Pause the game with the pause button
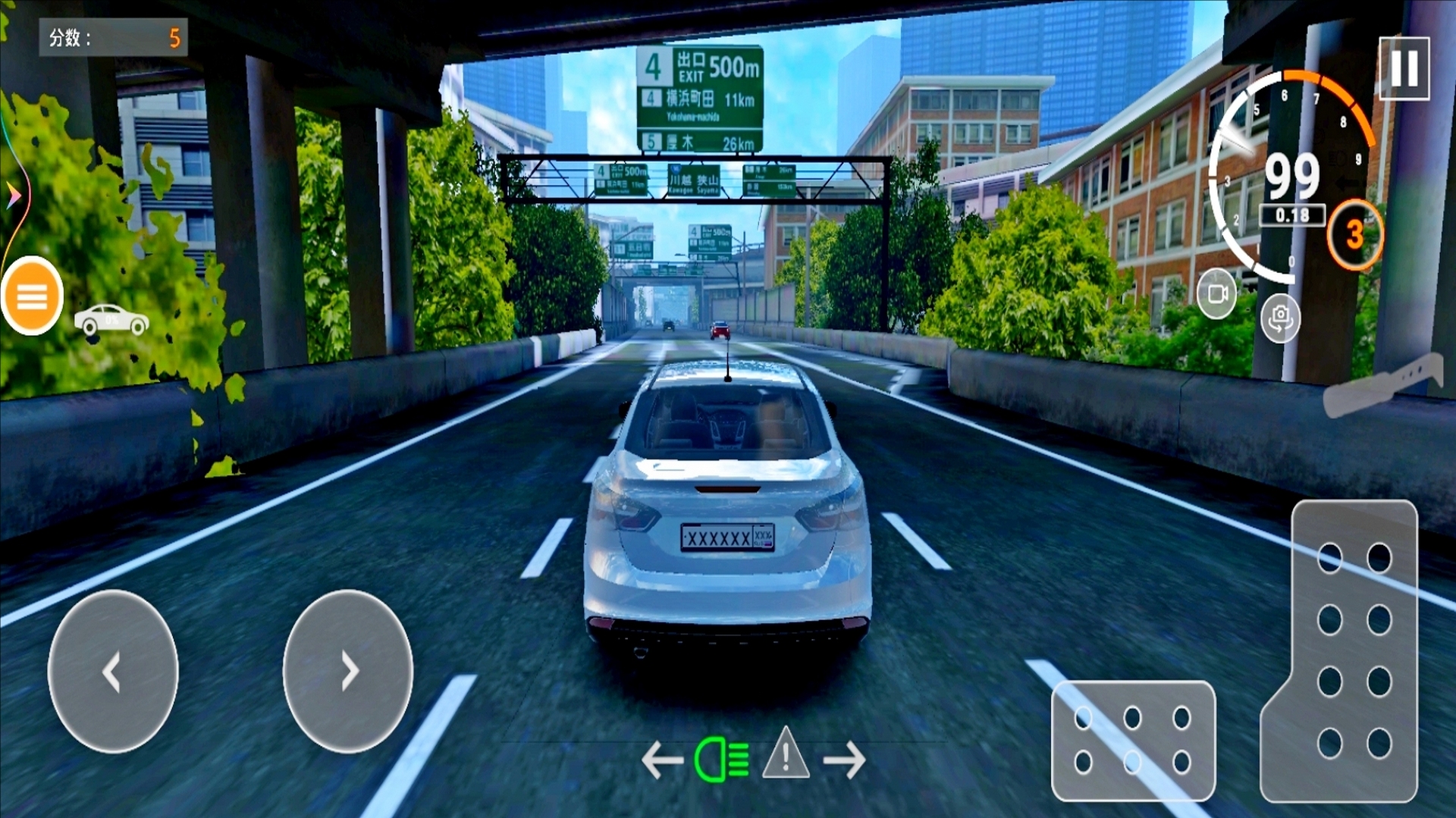The height and width of the screenshot is (818, 1456). [1404, 68]
